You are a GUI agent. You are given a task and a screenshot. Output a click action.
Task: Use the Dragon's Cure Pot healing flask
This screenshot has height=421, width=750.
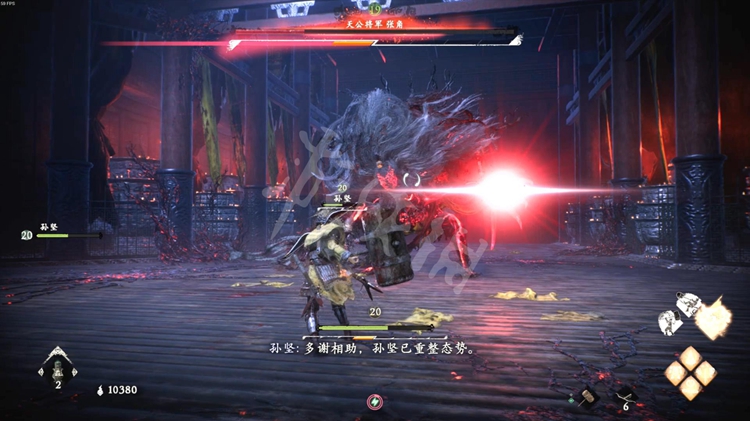(58, 364)
